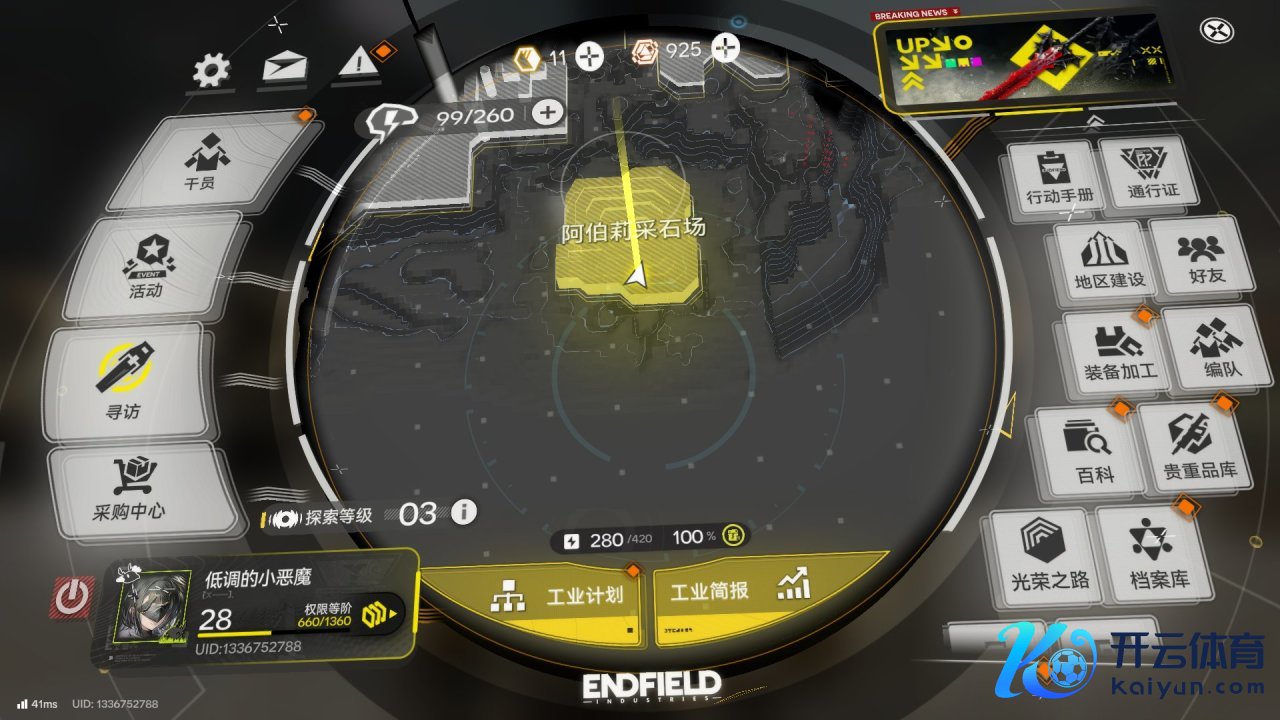Open the settings gear icon
The width and height of the screenshot is (1280, 720).
pyautogui.click(x=211, y=69)
